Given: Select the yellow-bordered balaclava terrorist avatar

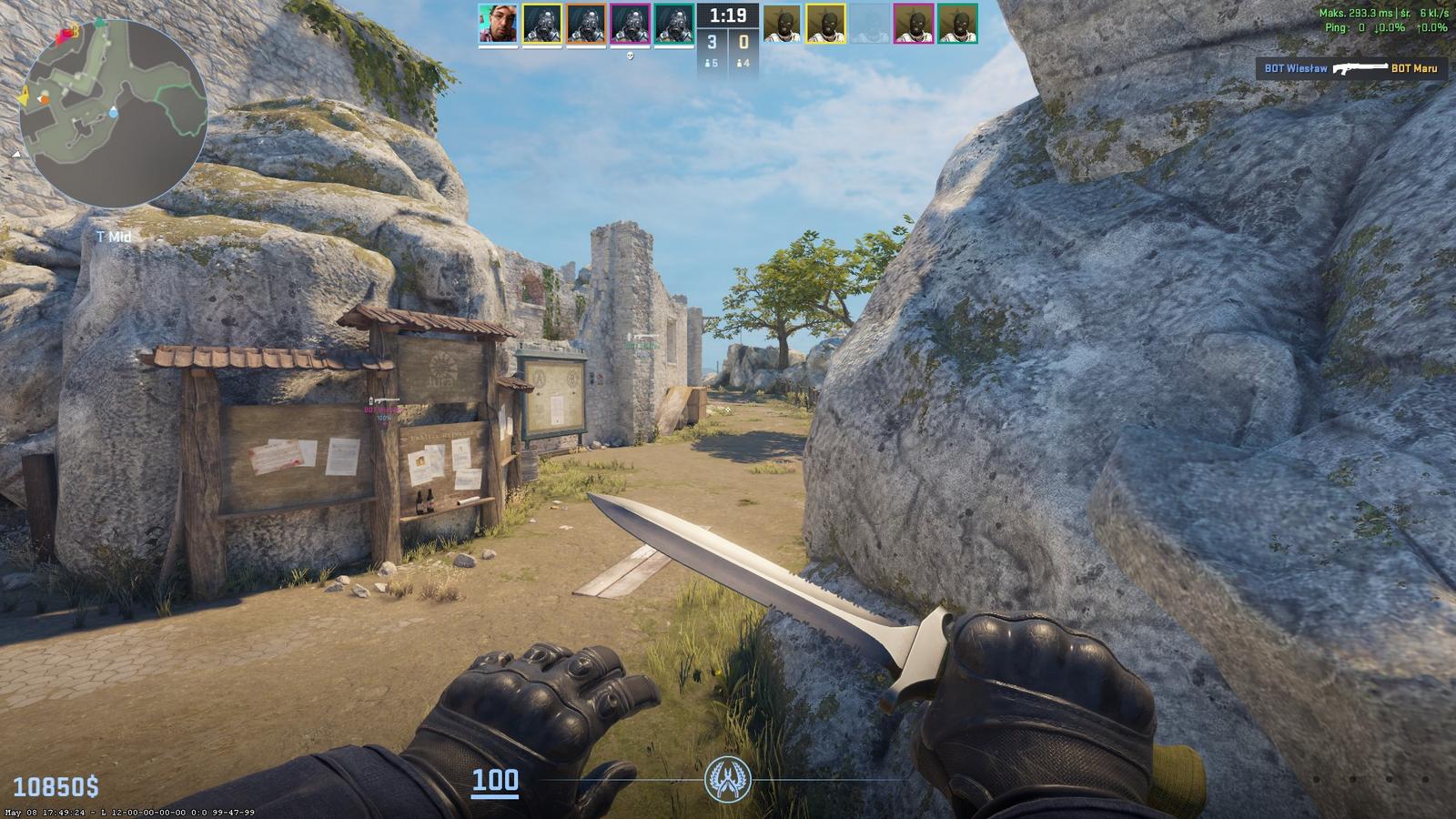Looking at the screenshot, I should pos(825,24).
